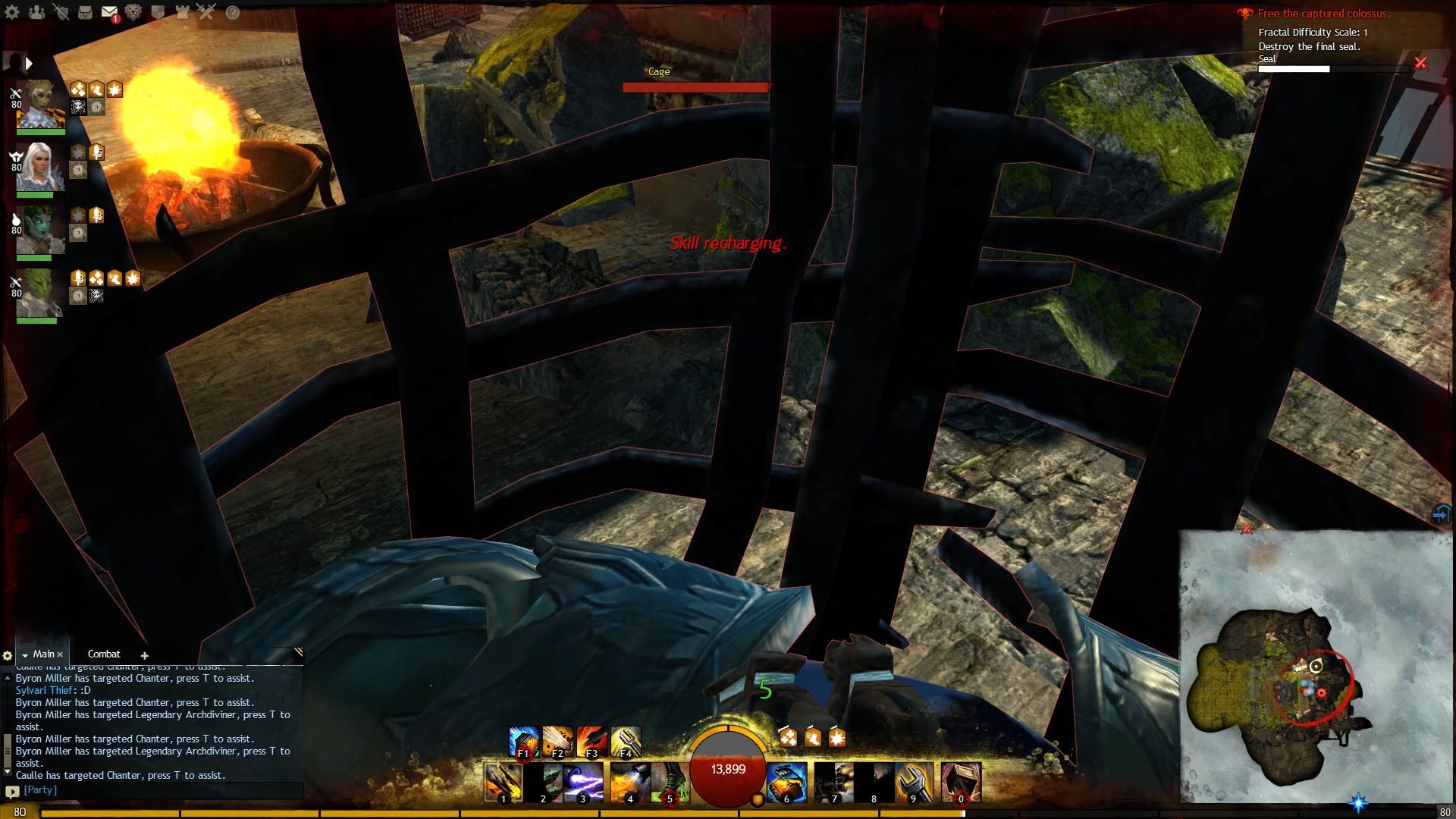The height and width of the screenshot is (819, 1456).
Task: Use the flame blast skill in slot 4
Action: (628, 781)
